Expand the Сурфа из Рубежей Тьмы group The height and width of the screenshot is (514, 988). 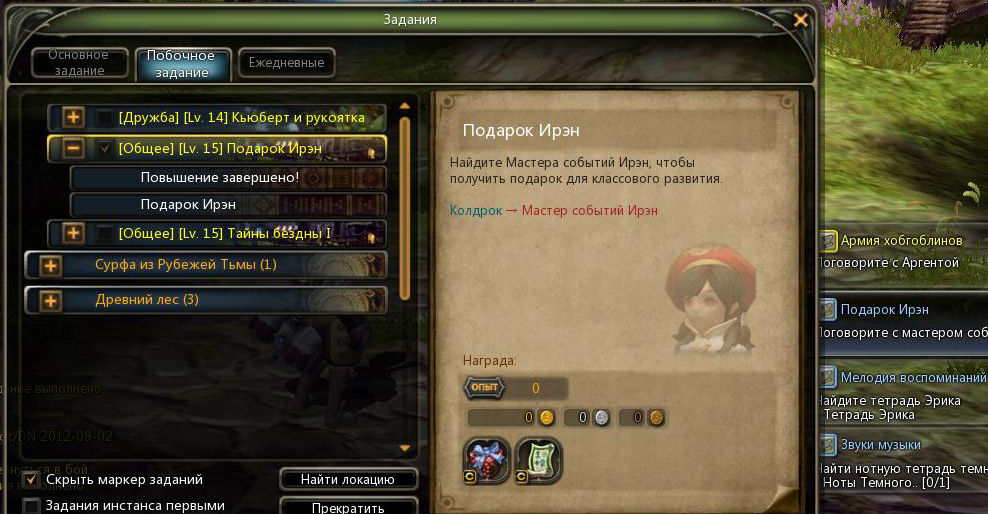pos(50,266)
